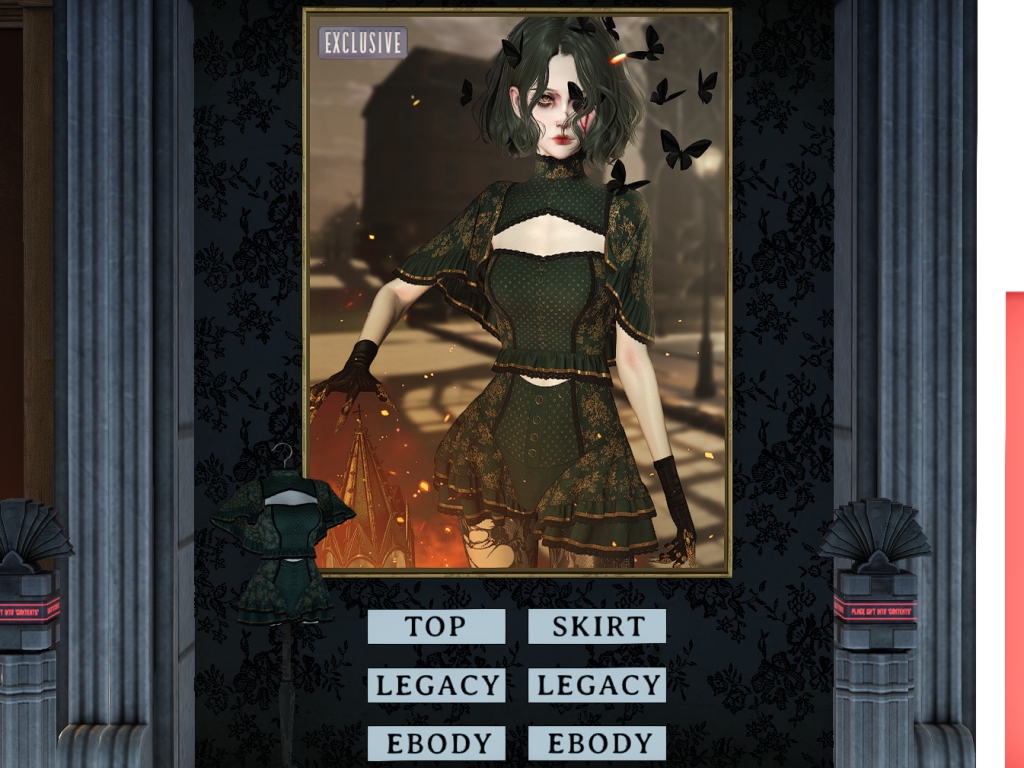Choose the LEGACY option beneath TOP
The width and height of the screenshot is (1024, 768).
click(436, 686)
